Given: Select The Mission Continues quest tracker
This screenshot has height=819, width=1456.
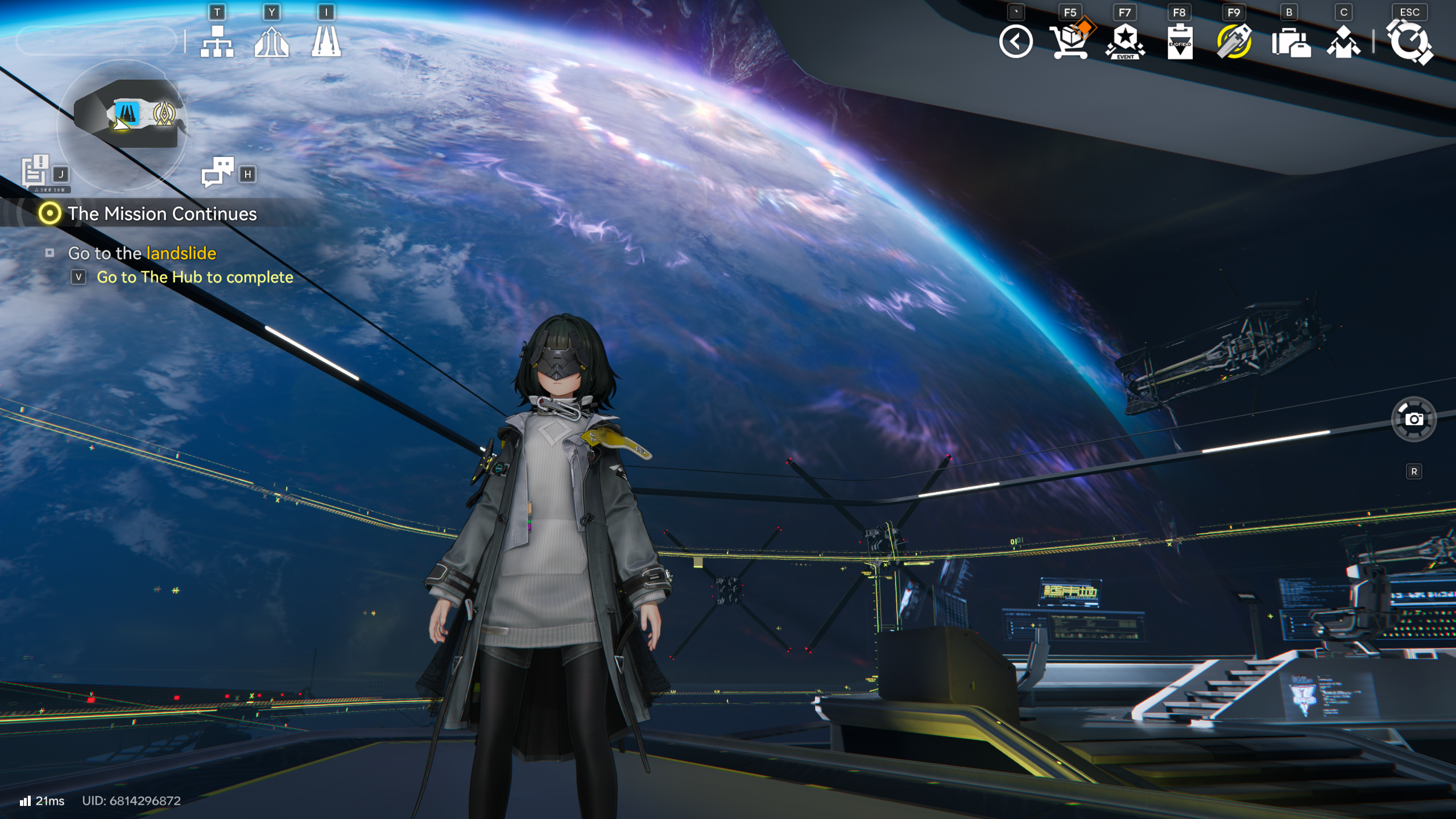Looking at the screenshot, I should (x=162, y=214).
